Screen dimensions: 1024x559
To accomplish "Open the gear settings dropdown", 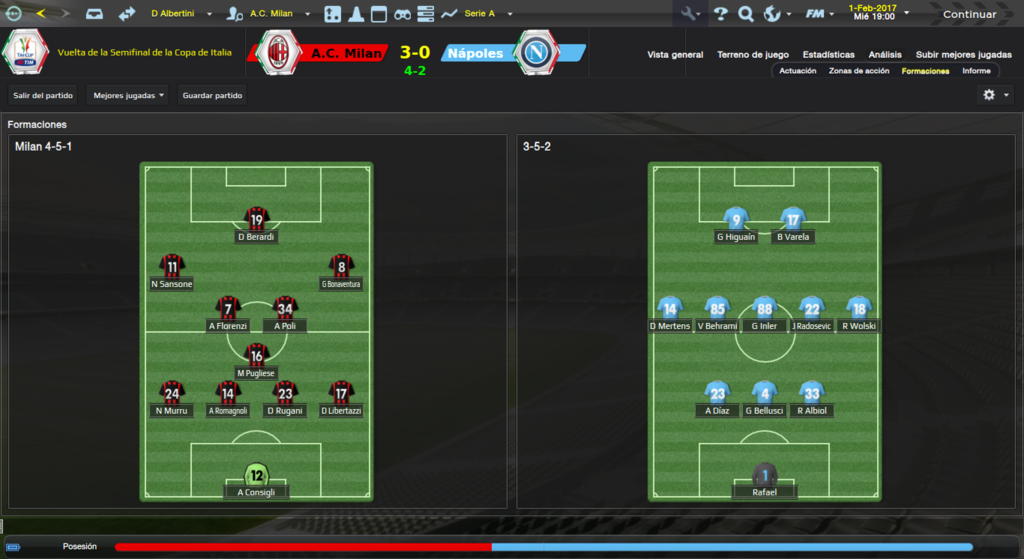I will 995,95.
